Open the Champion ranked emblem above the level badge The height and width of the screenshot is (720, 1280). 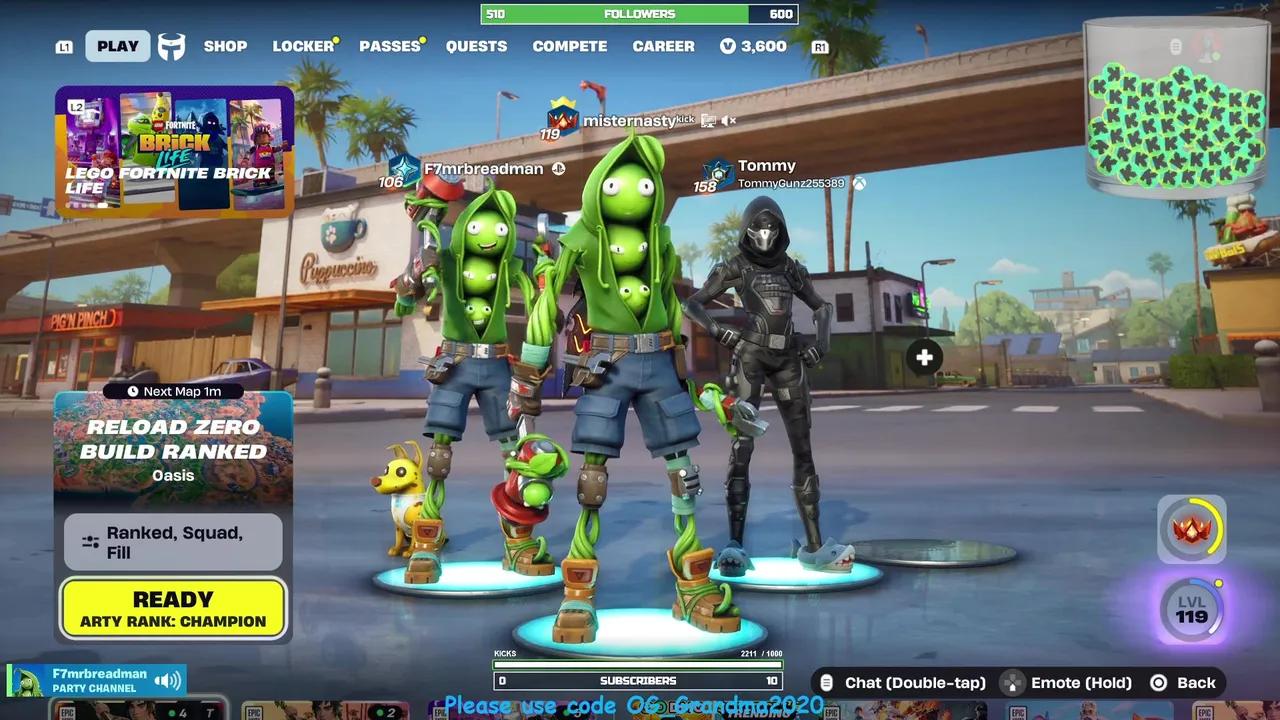pyautogui.click(x=1191, y=528)
